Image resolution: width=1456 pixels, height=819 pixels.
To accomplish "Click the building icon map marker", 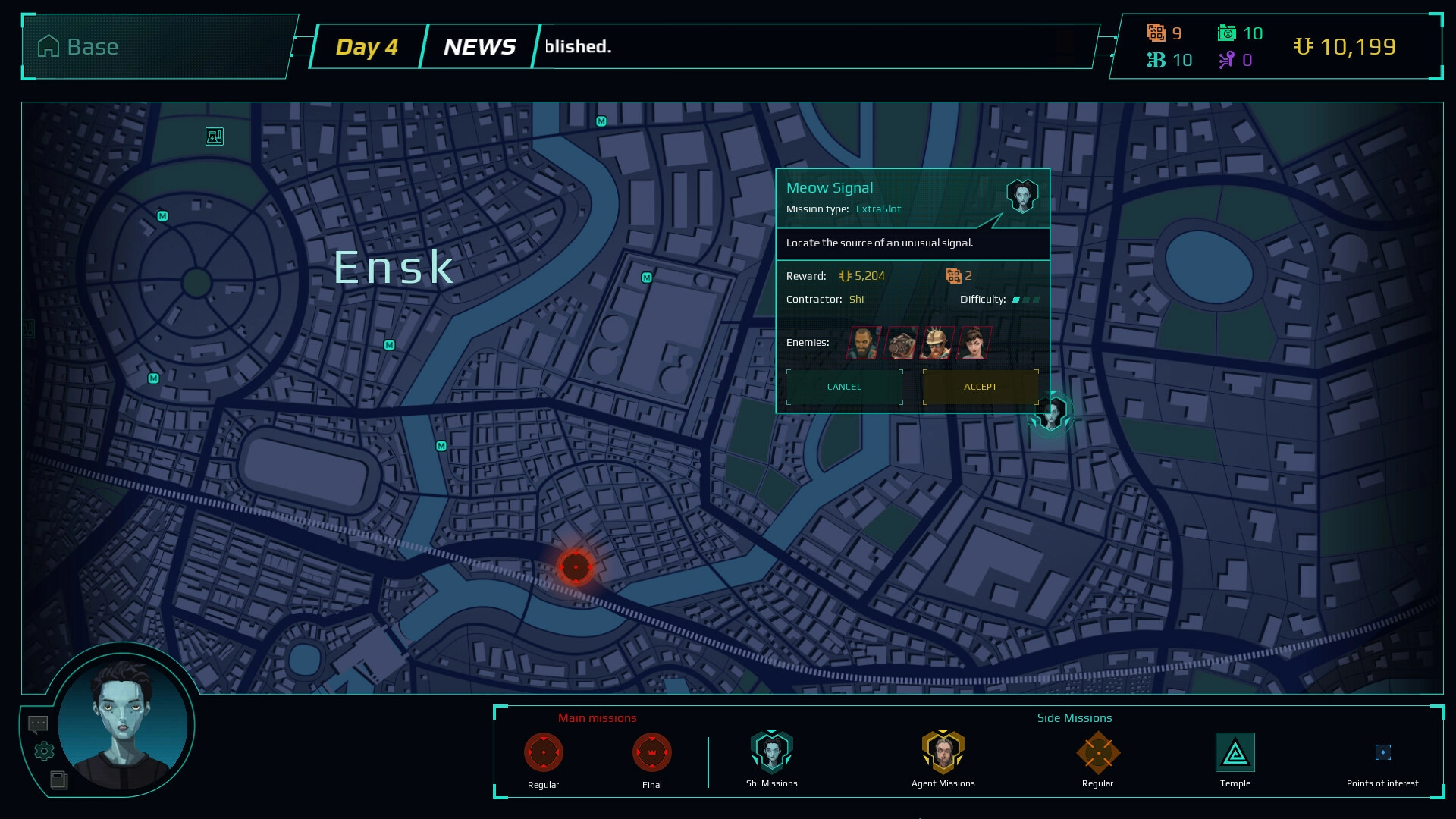I will pyautogui.click(x=215, y=136).
